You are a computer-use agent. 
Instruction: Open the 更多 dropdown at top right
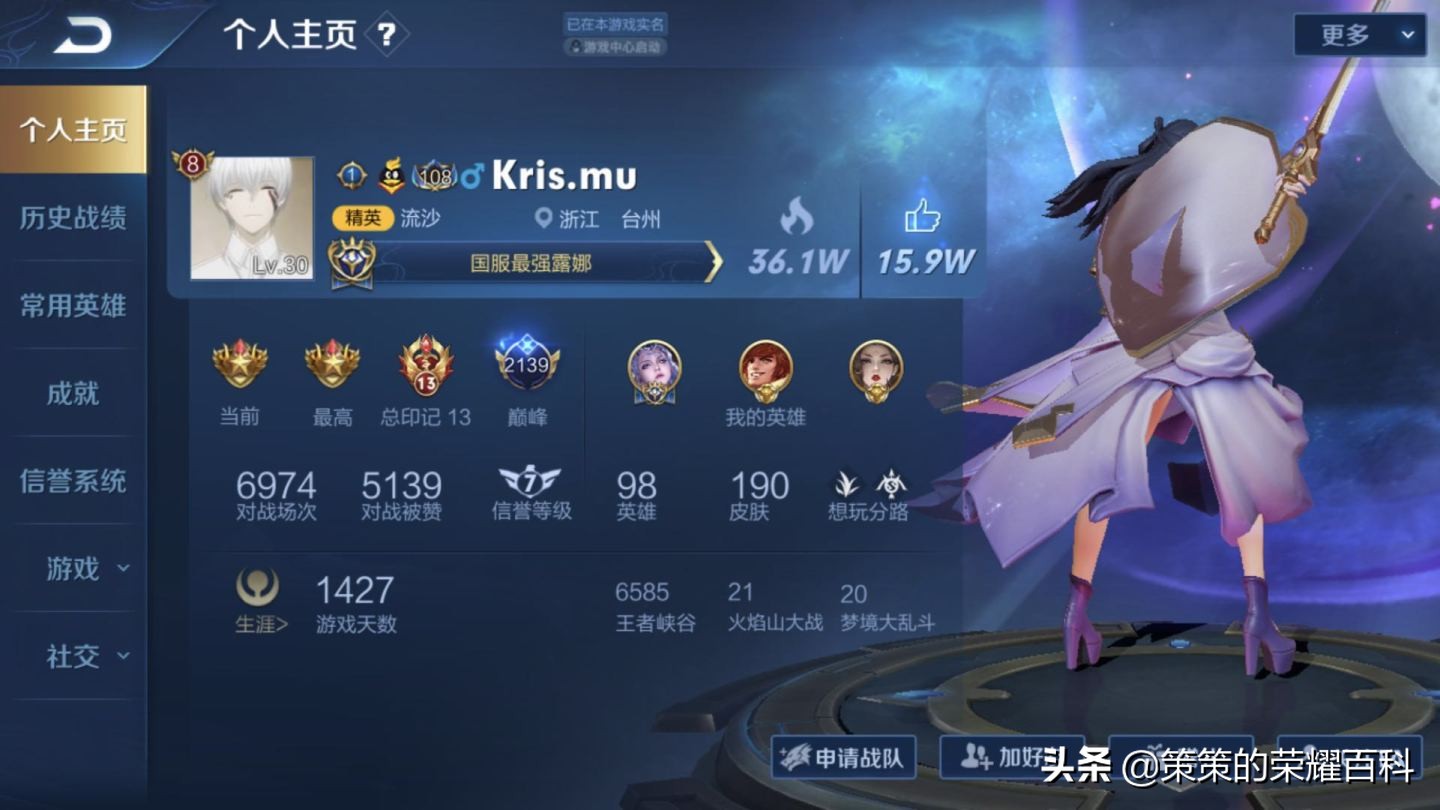1359,34
